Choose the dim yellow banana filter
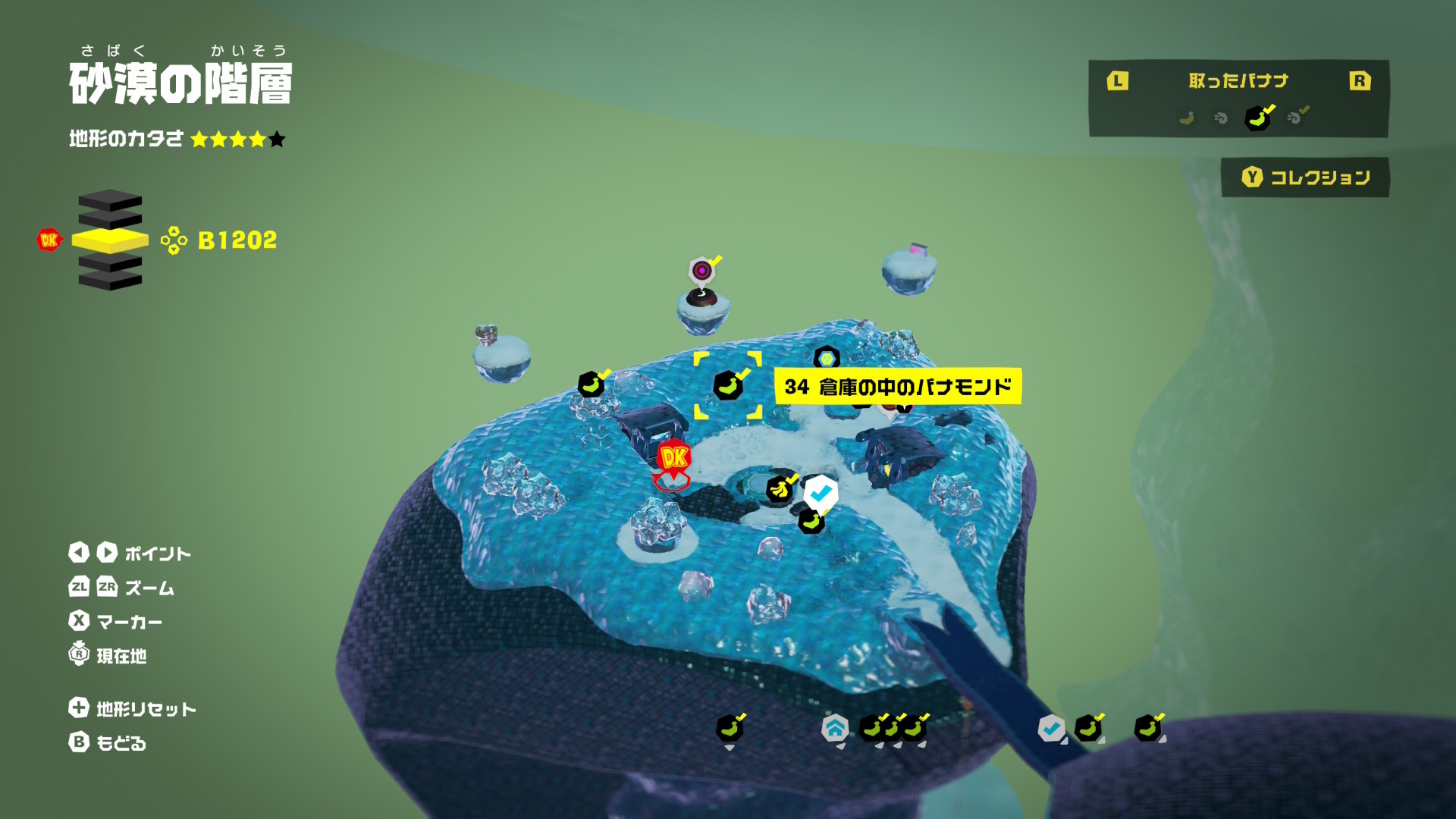 pos(1187,118)
